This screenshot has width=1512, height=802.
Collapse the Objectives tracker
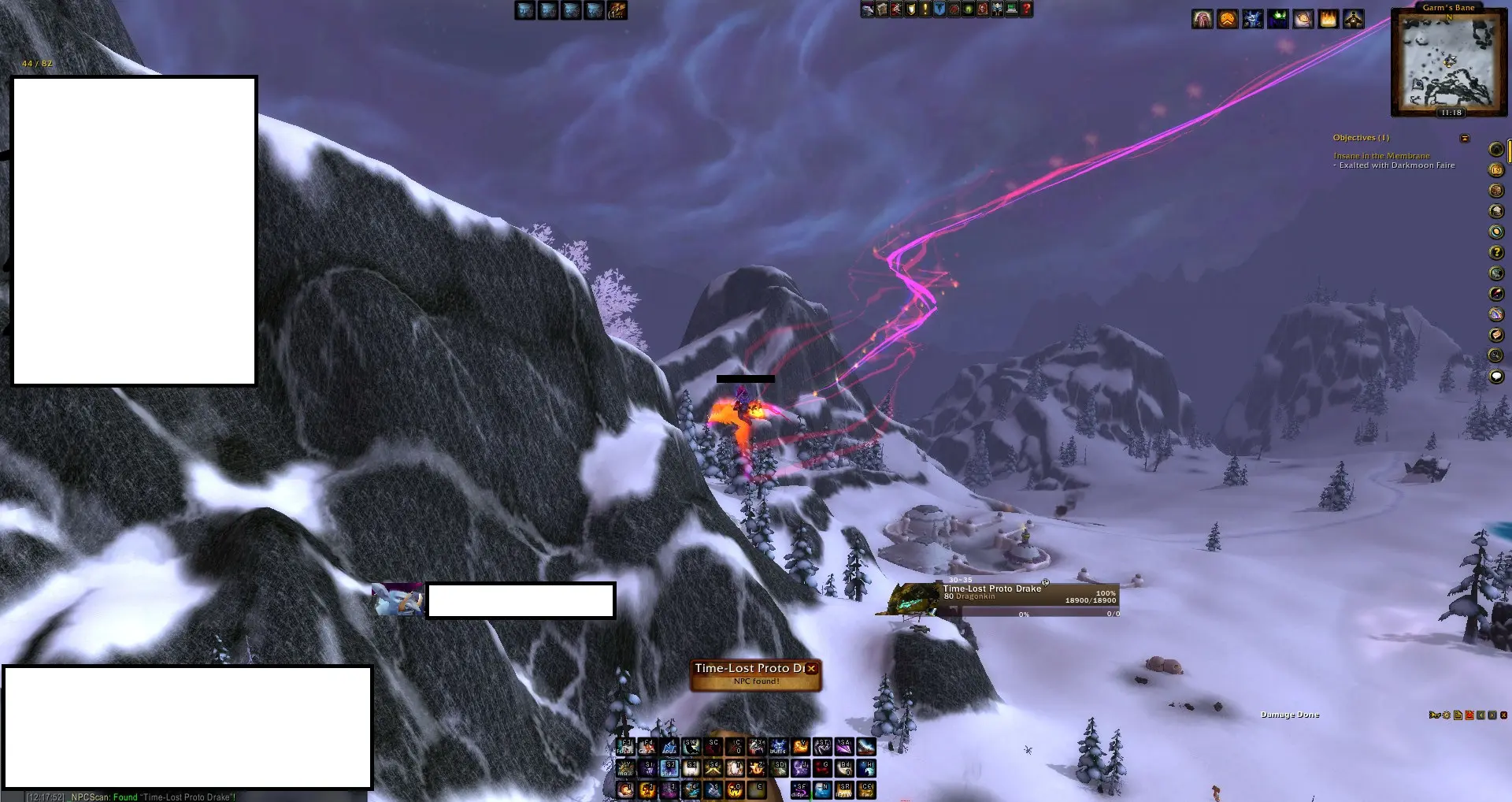[x=1465, y=139]
